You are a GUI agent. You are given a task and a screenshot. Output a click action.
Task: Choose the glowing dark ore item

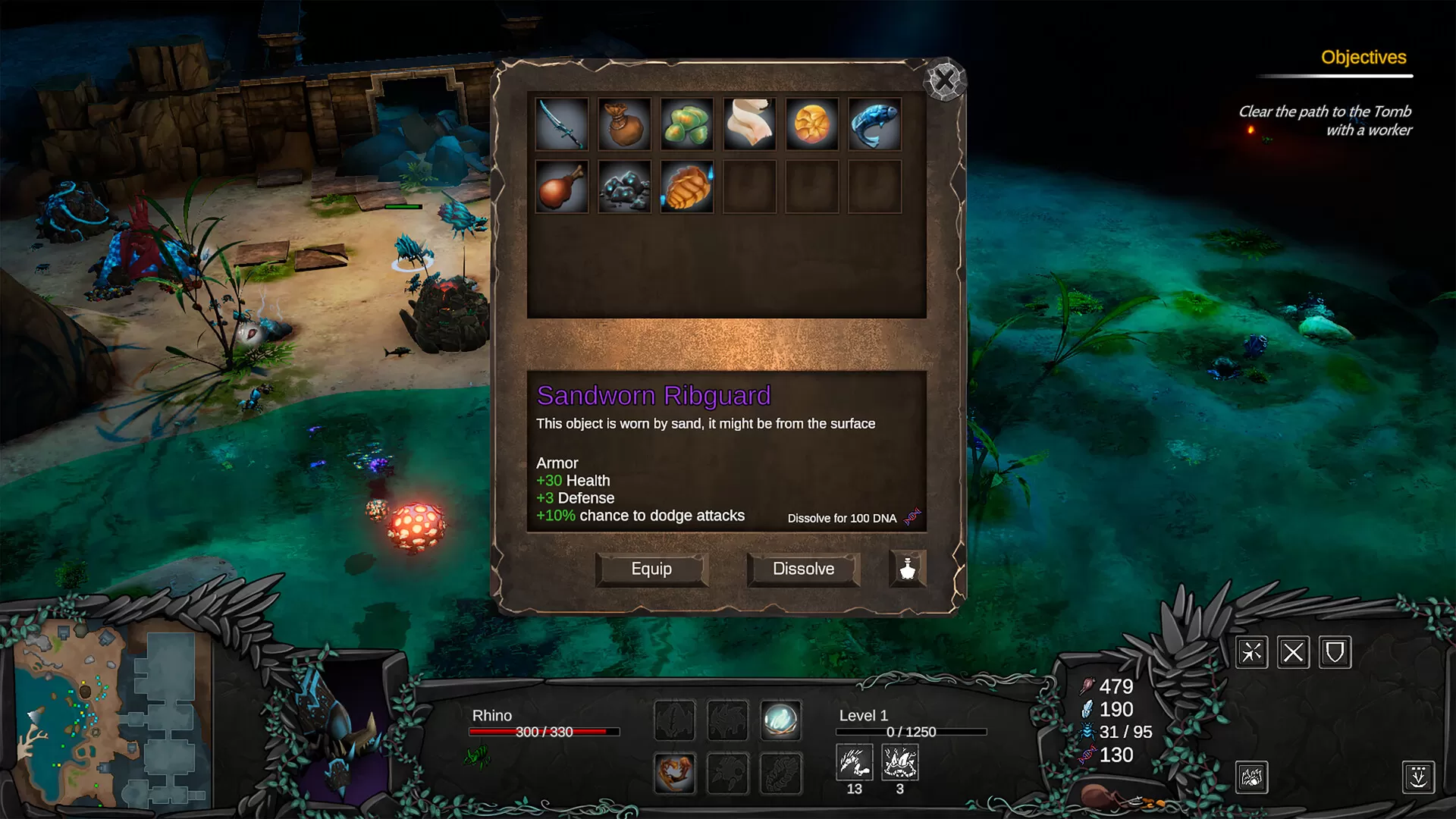tap(624, 187)
